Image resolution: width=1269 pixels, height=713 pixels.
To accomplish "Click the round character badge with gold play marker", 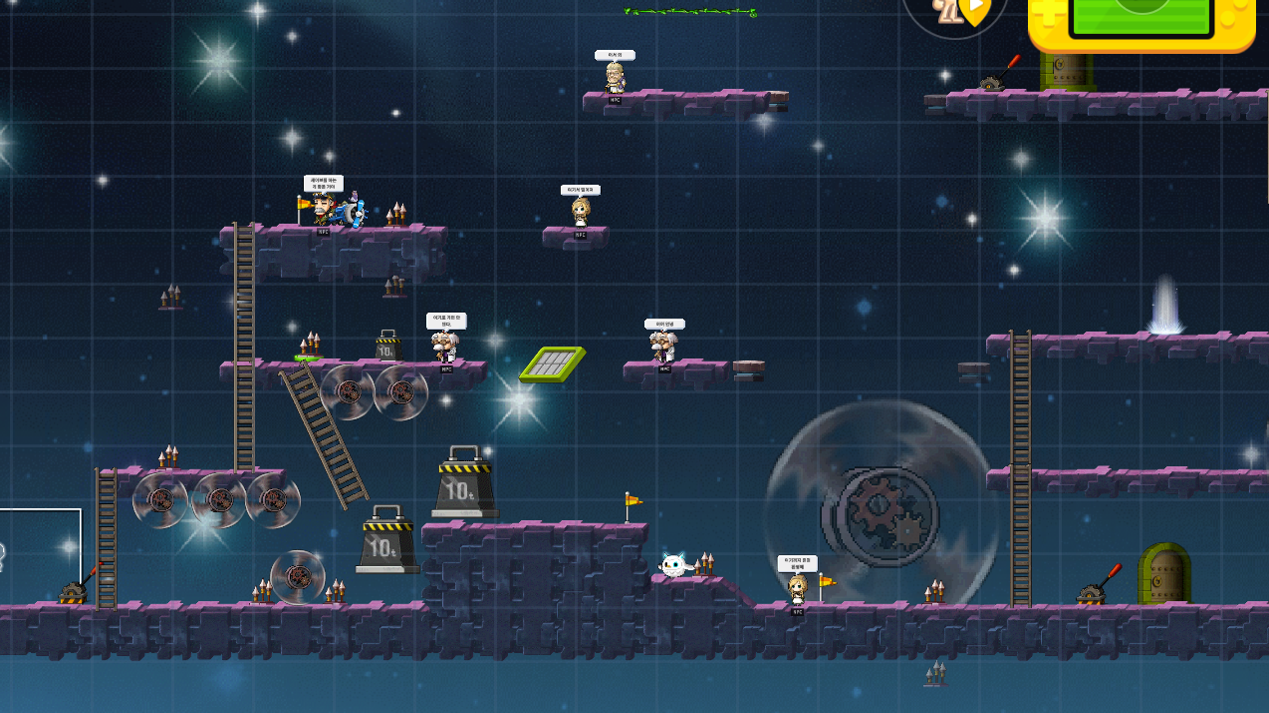I will coord(953,14).
